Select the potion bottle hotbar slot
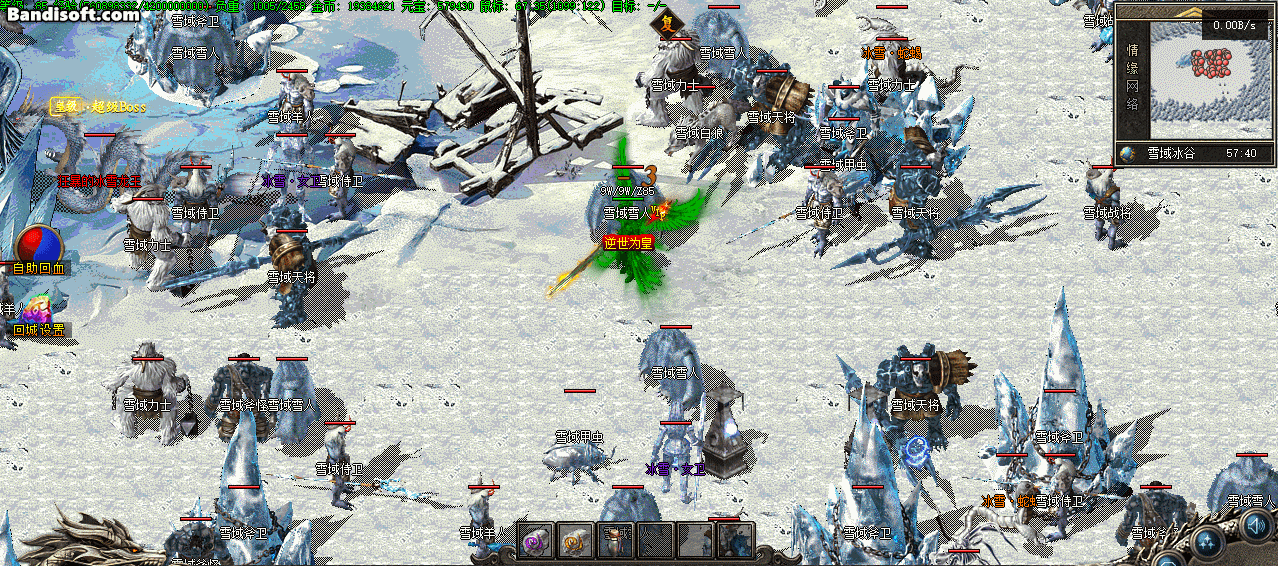1278x566 pixels. click(x=614, y=540)
